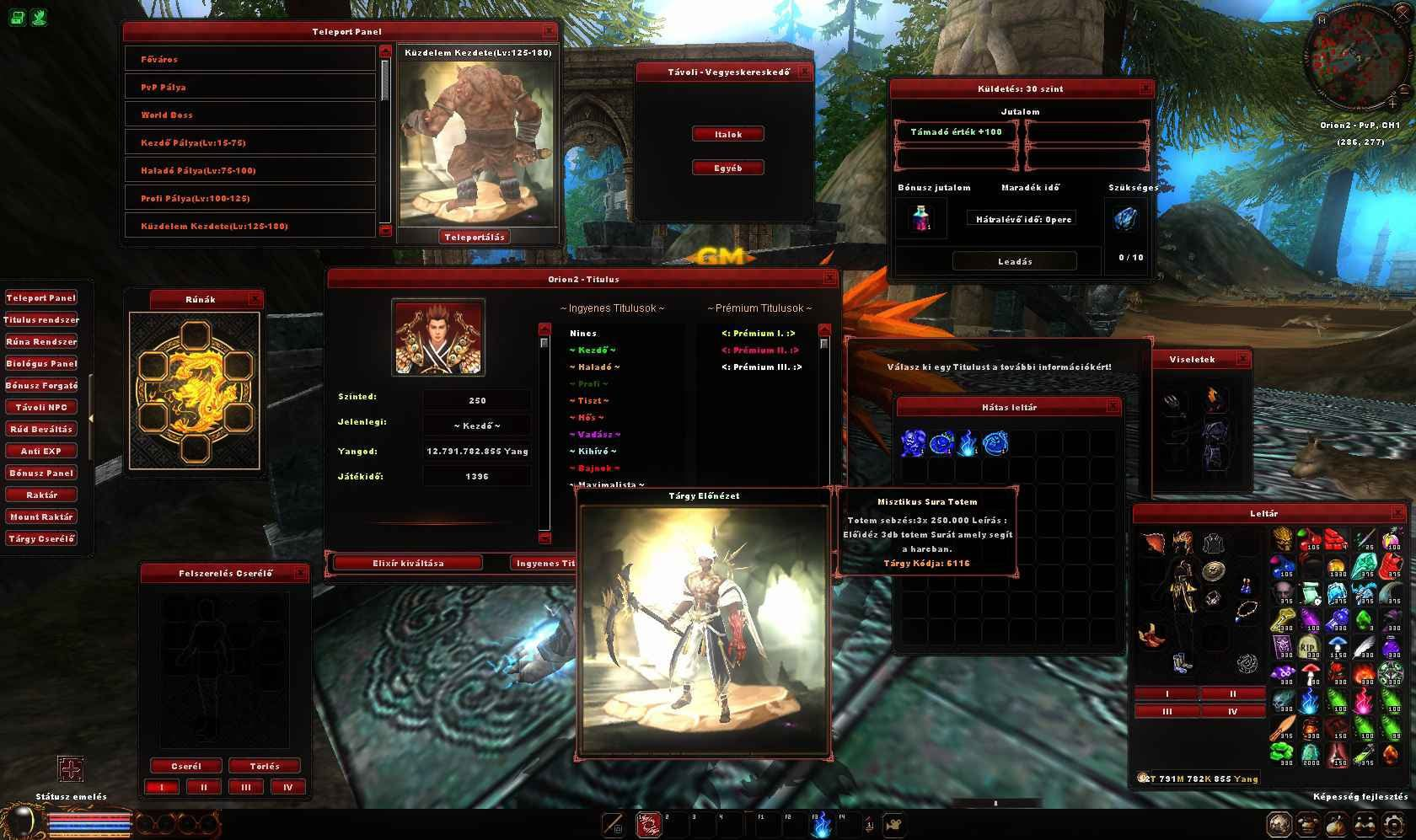Close the Viseletek window
The image size is (1416, 840).
click(1242, 359)
